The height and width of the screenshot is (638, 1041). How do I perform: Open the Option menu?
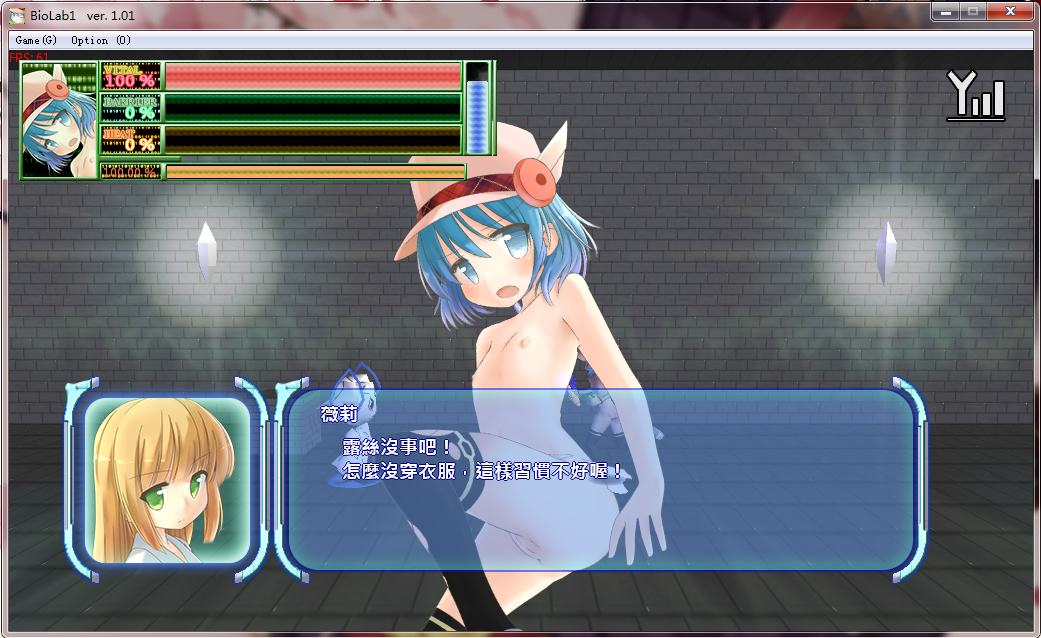point(100,40)
